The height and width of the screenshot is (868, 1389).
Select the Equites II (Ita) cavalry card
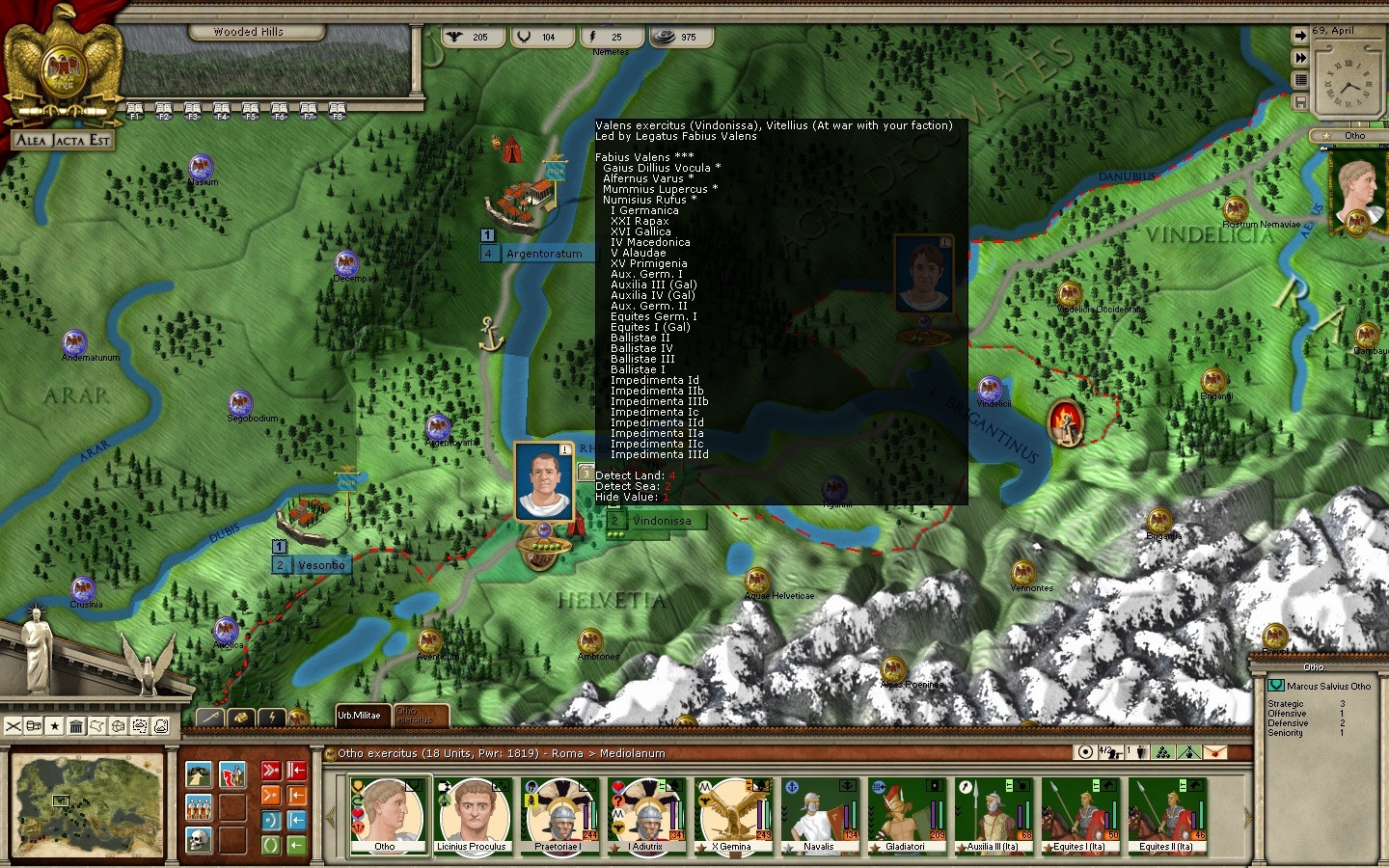(x=1166, y=816)
